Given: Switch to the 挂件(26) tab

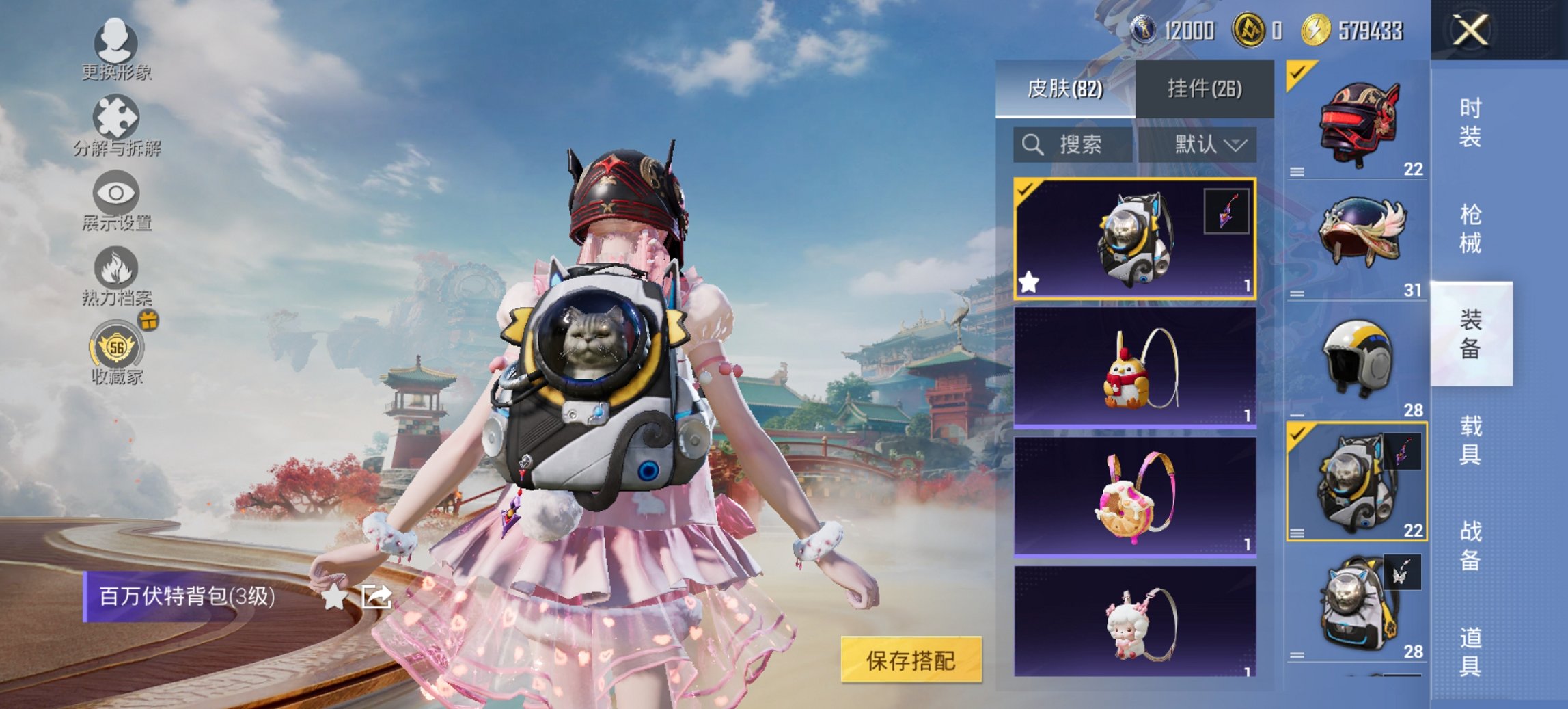Looking at the screenshot, I should click(1205, 89).
